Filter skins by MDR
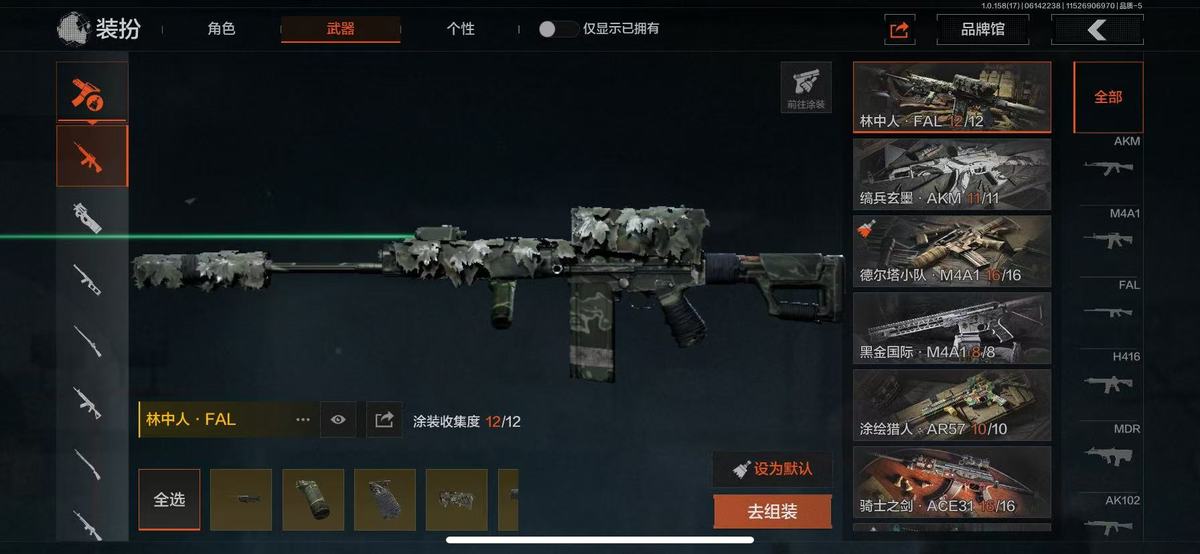The image size is (1200, 554). tap(1108, 447)
